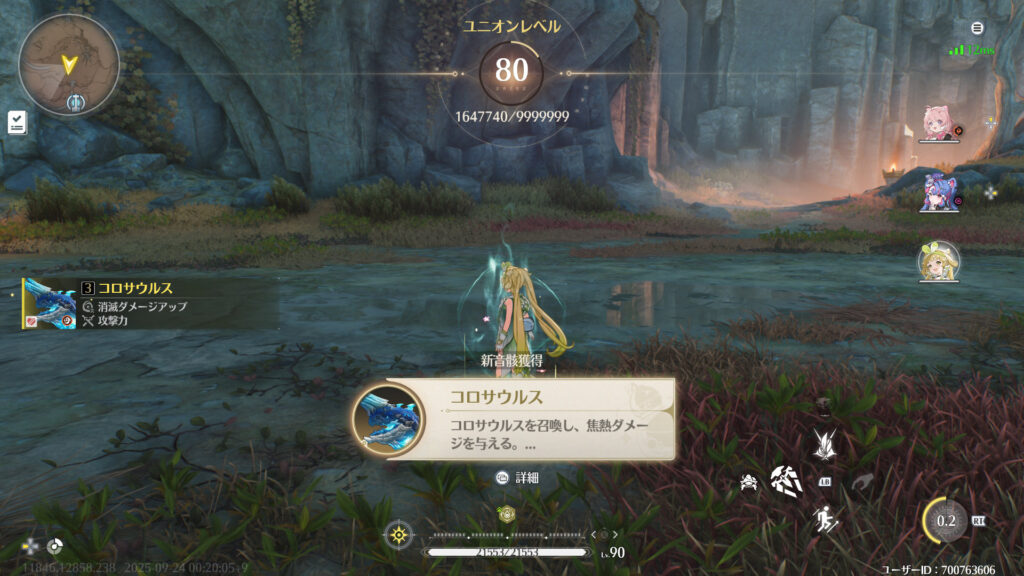Activate the 0.2 cooldown liberation circle
Screen dimensions: 1024x576
pyautogui.click(x=945, y=520)
